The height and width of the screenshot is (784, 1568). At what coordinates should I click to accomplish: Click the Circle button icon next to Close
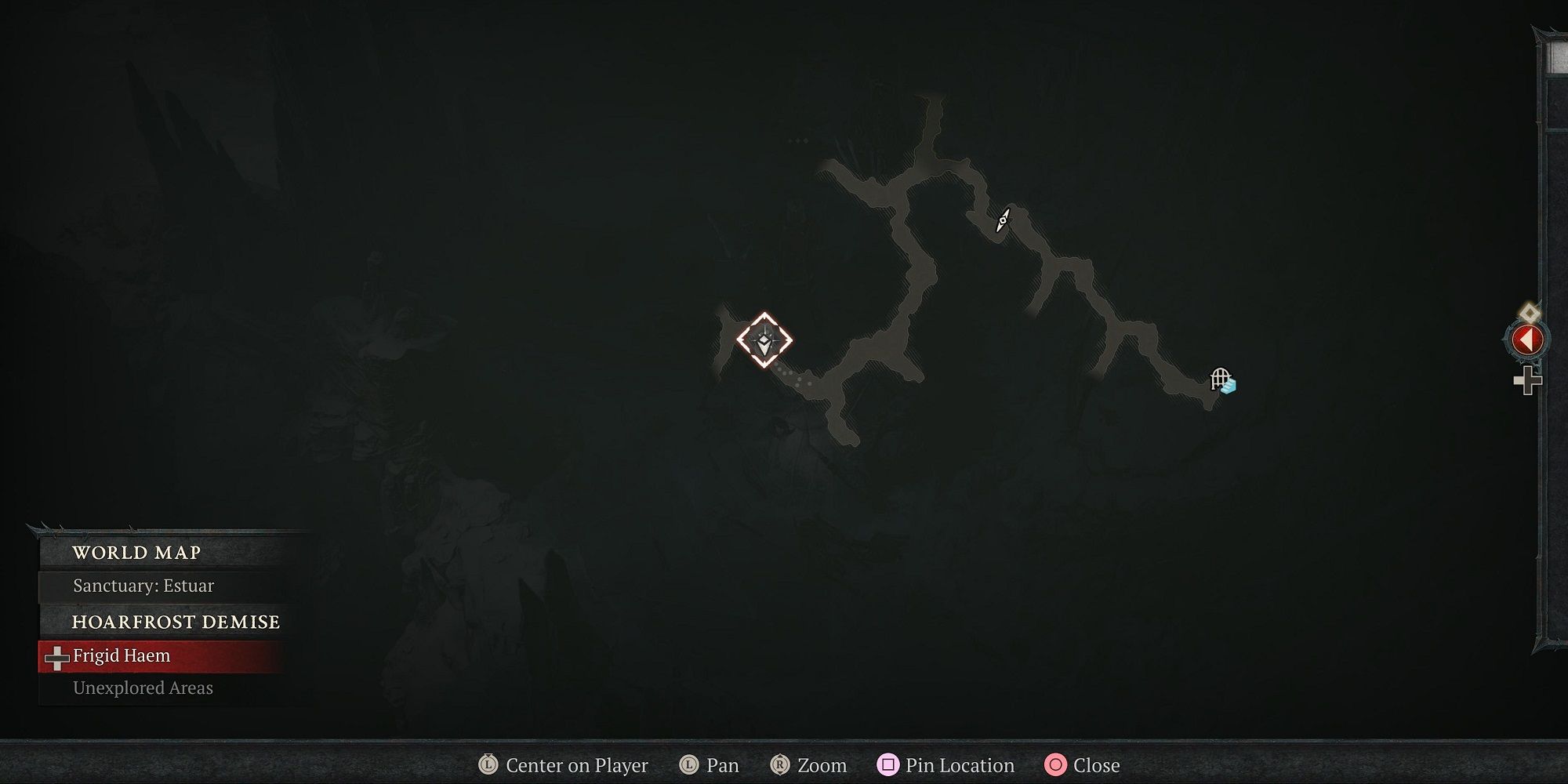tap(1057, 765)
